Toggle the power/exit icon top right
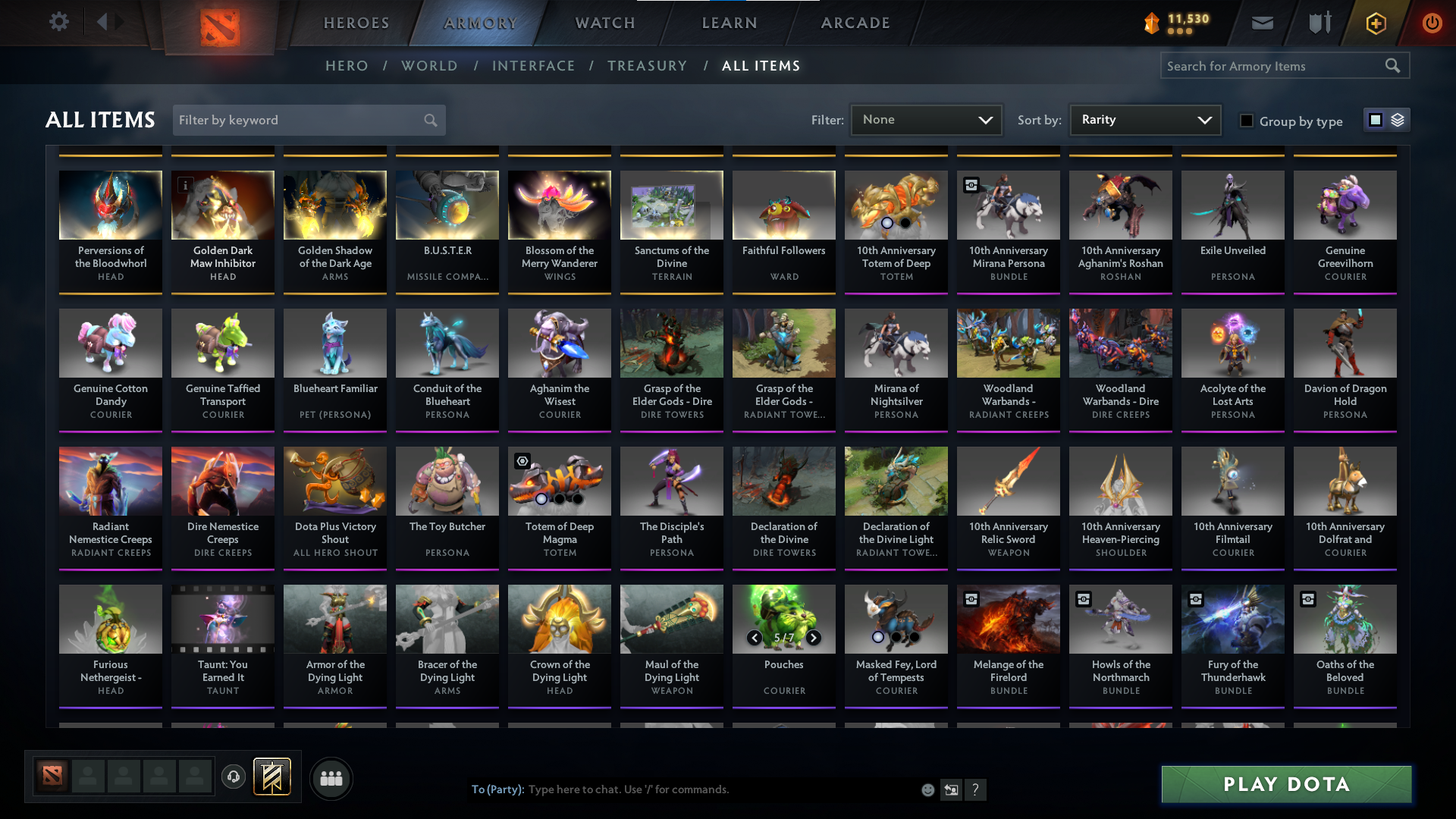The image size is (1456, 819). pyautogui.click(x=1432, y=23)
